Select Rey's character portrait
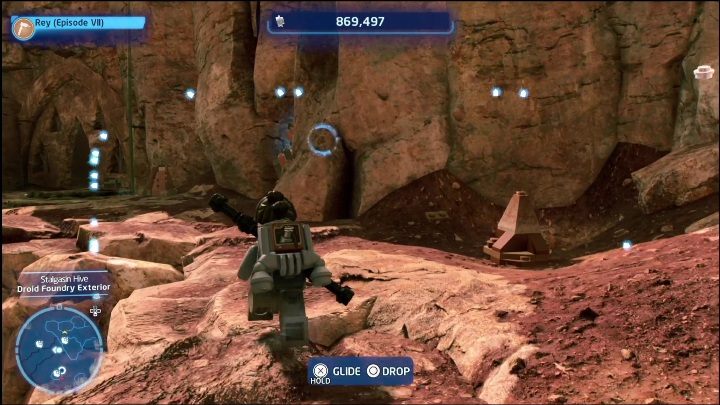Image resolution: width=720 pixels, height=405 pixels. pyautogui.click(x=24, y=28)
